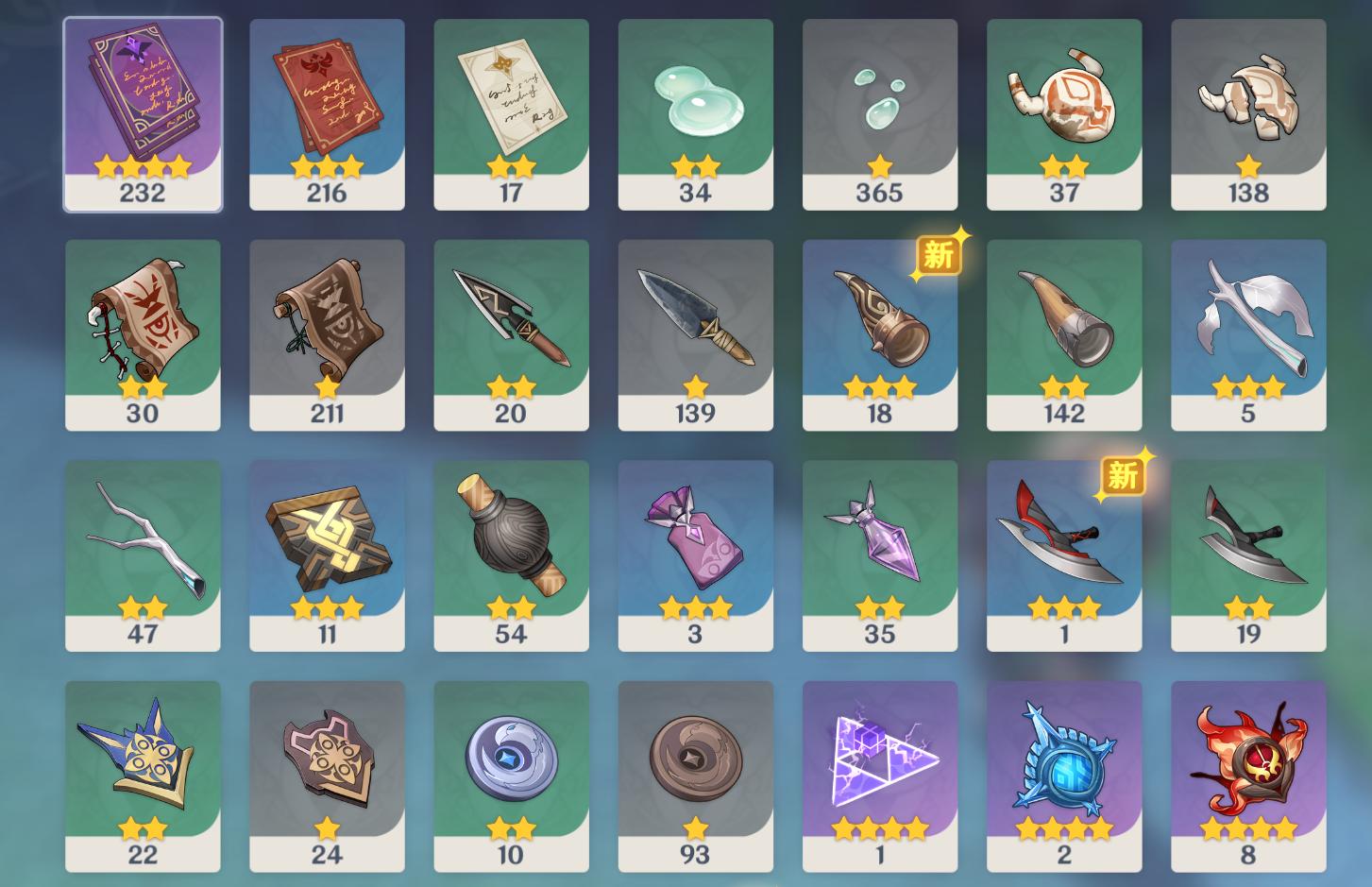Choose the new three-star horn item

879,334
